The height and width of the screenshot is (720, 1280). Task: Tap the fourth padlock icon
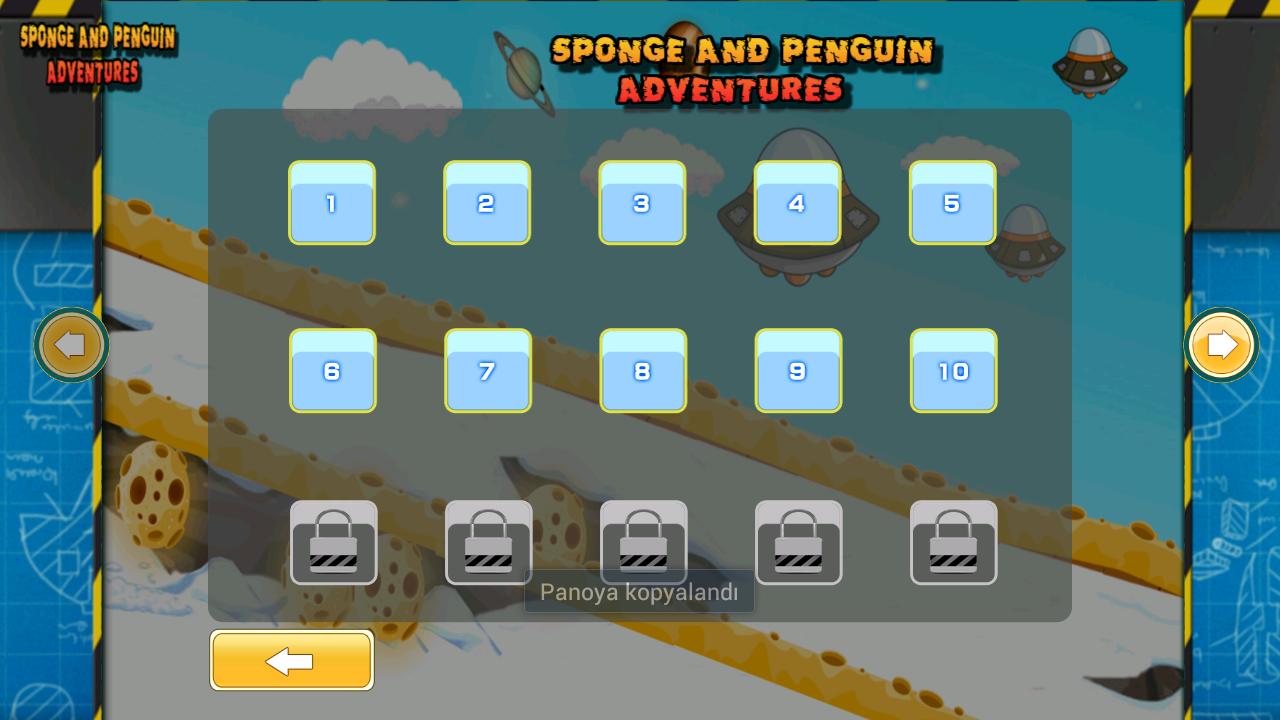pos(799,542)
